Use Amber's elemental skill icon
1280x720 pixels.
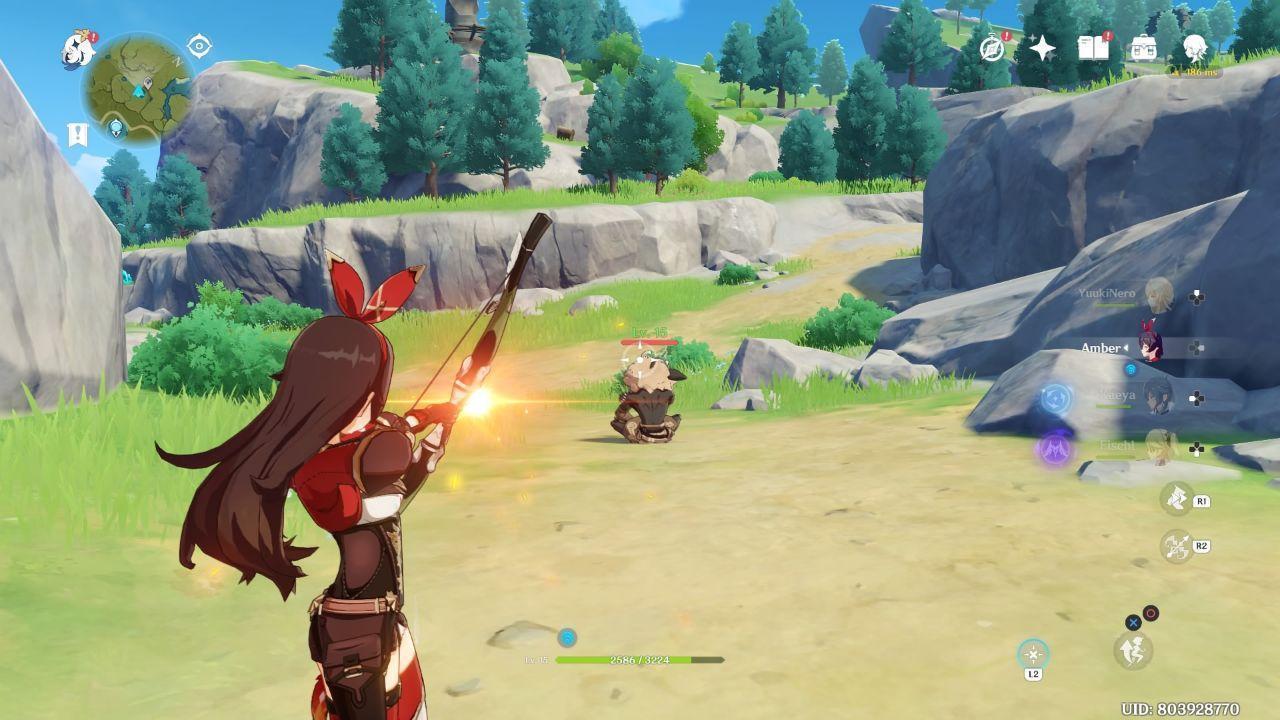(1177, 497)
